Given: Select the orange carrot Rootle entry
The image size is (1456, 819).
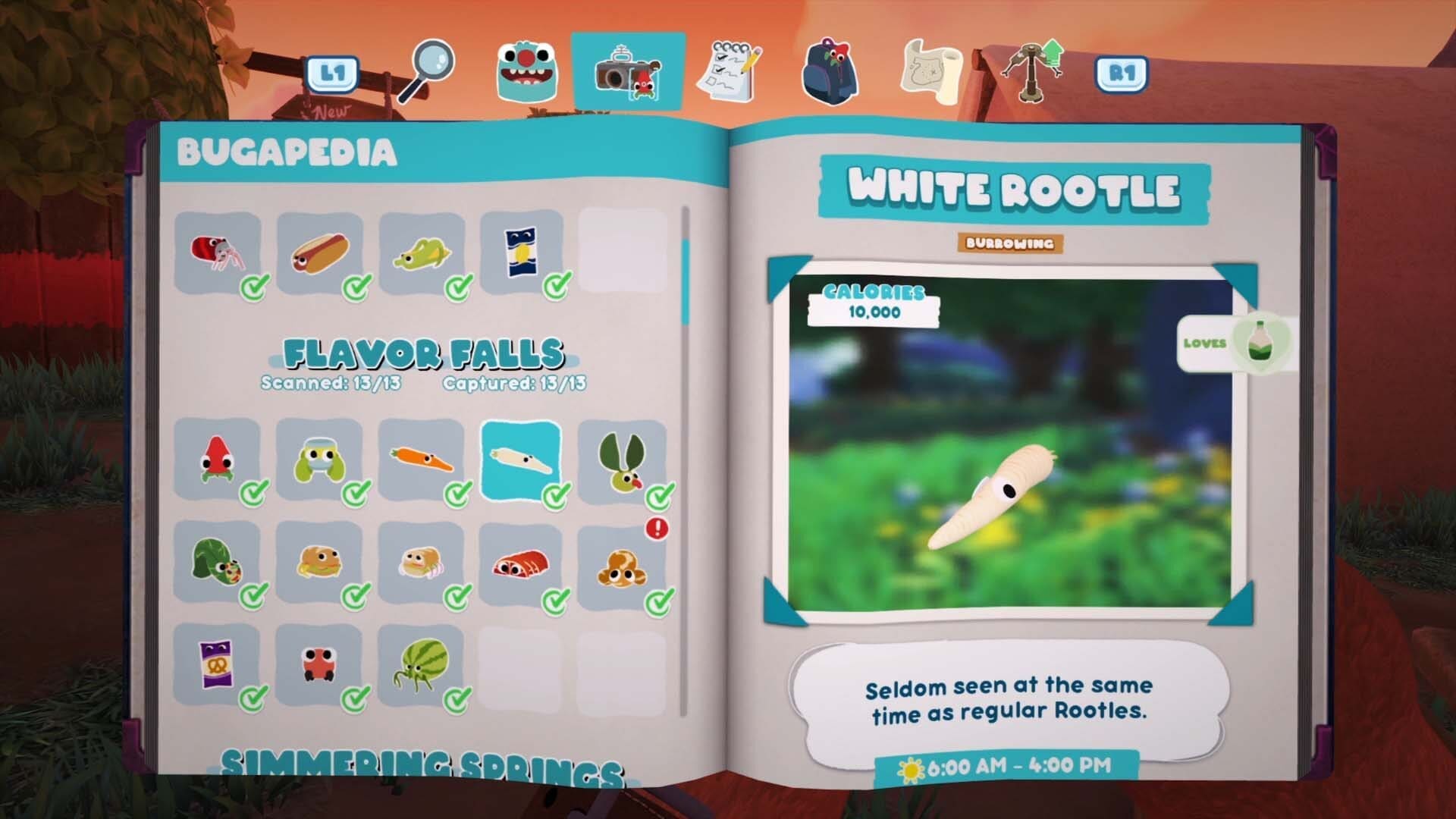Looking at the screenshot, I should click(x=421, y=460).
